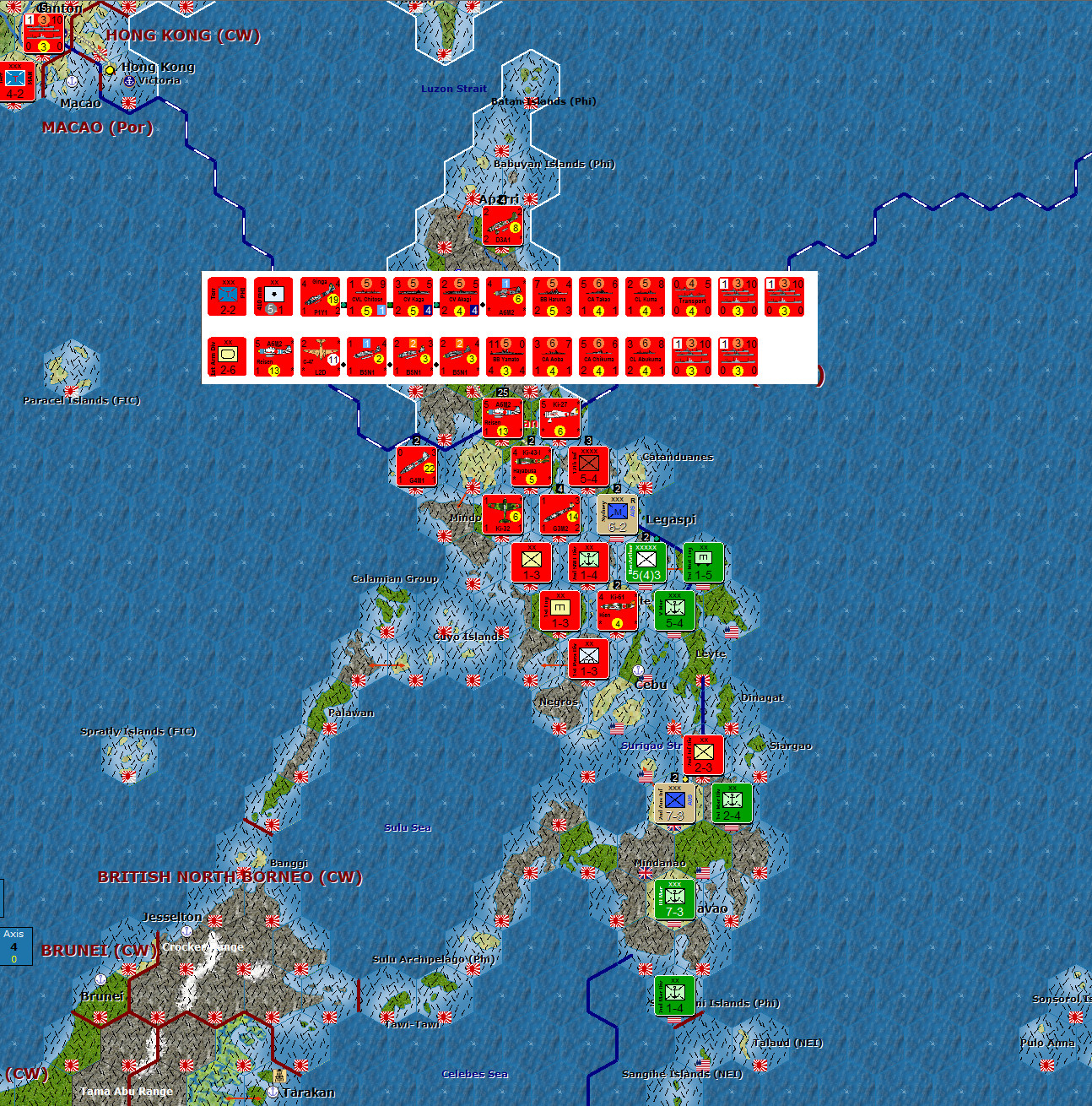Click the Axis turn indicator panel

click(x=14, y=946)
